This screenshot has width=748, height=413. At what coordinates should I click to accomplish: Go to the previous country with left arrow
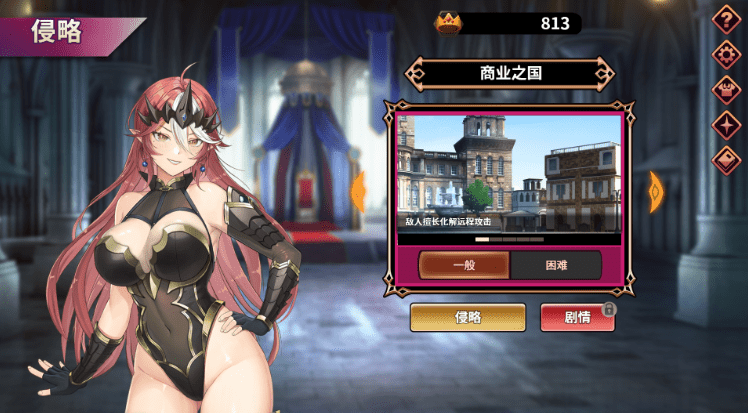point(358,191)
